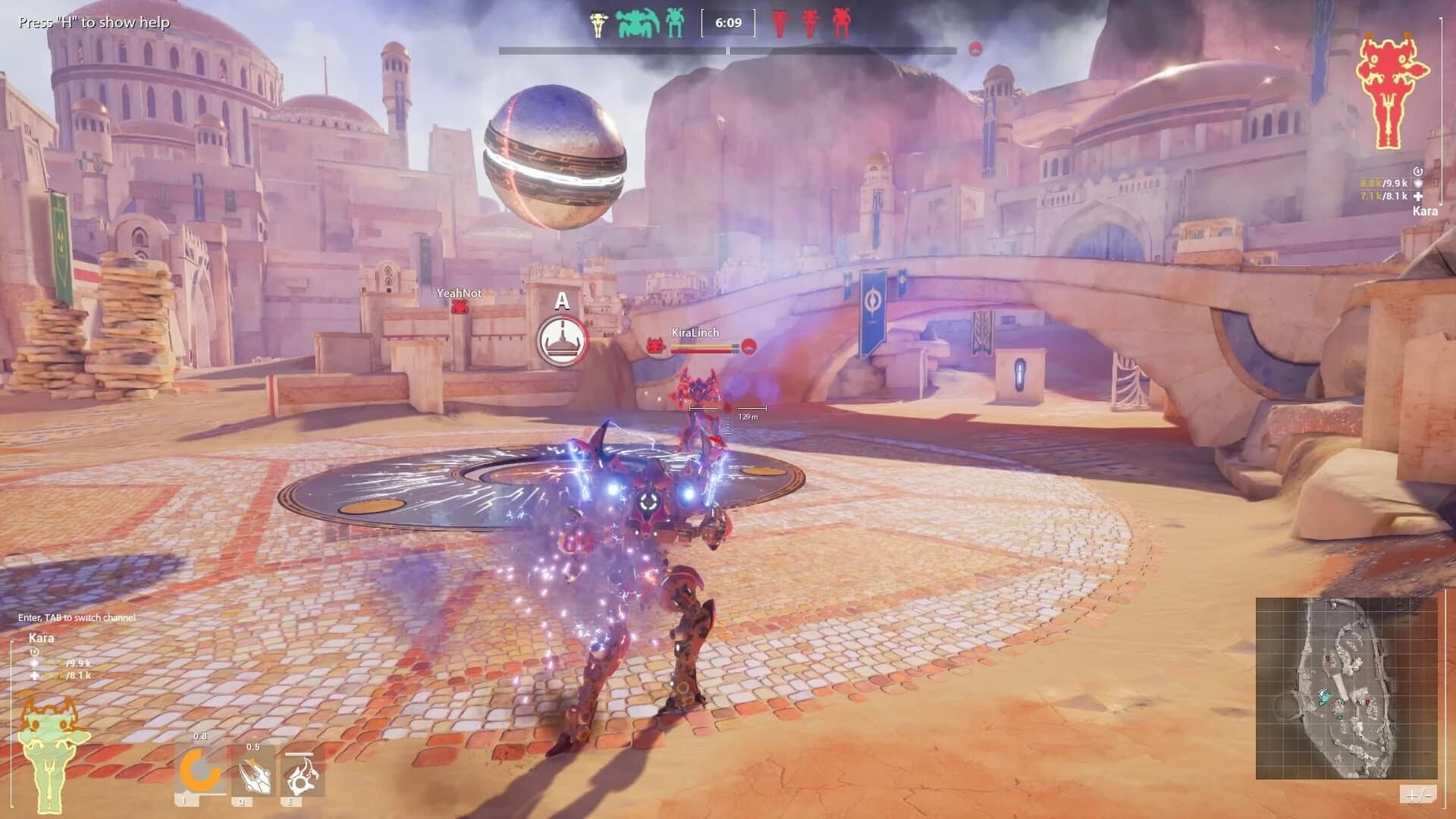Screen dimensions: 1456x819
Task: Select the objective marker A above the dome icon
Action: click(x=562, y=302)
